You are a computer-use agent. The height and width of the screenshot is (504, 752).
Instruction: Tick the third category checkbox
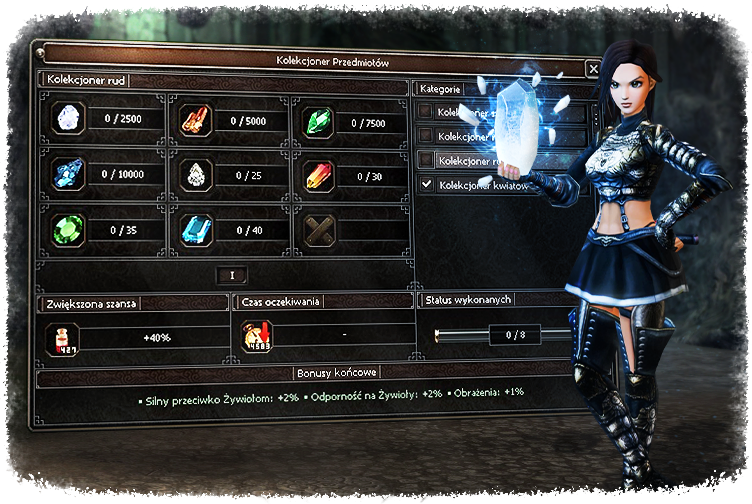(x=427, y=160)
